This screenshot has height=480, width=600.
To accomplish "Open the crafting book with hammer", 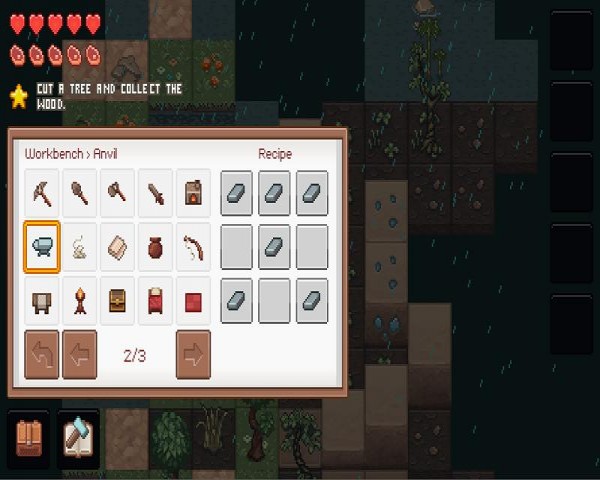I will (x=78, y=435).
